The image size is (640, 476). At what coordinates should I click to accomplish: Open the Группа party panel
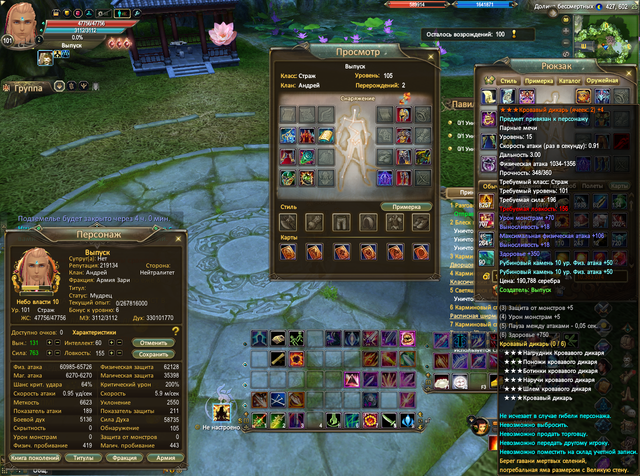pyautogui.click(x=28, y=88)
